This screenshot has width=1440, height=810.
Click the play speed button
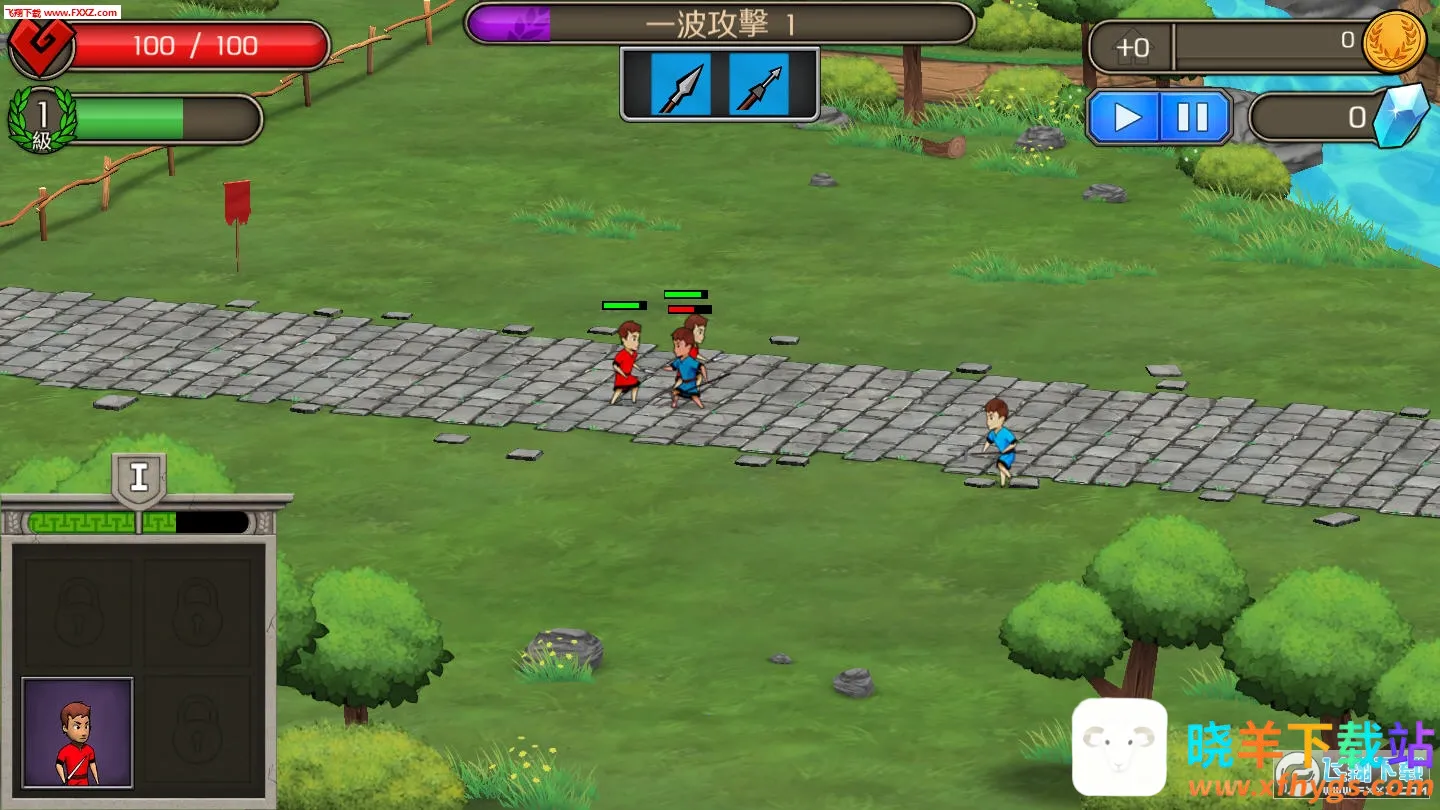[x=1125, y=118]
